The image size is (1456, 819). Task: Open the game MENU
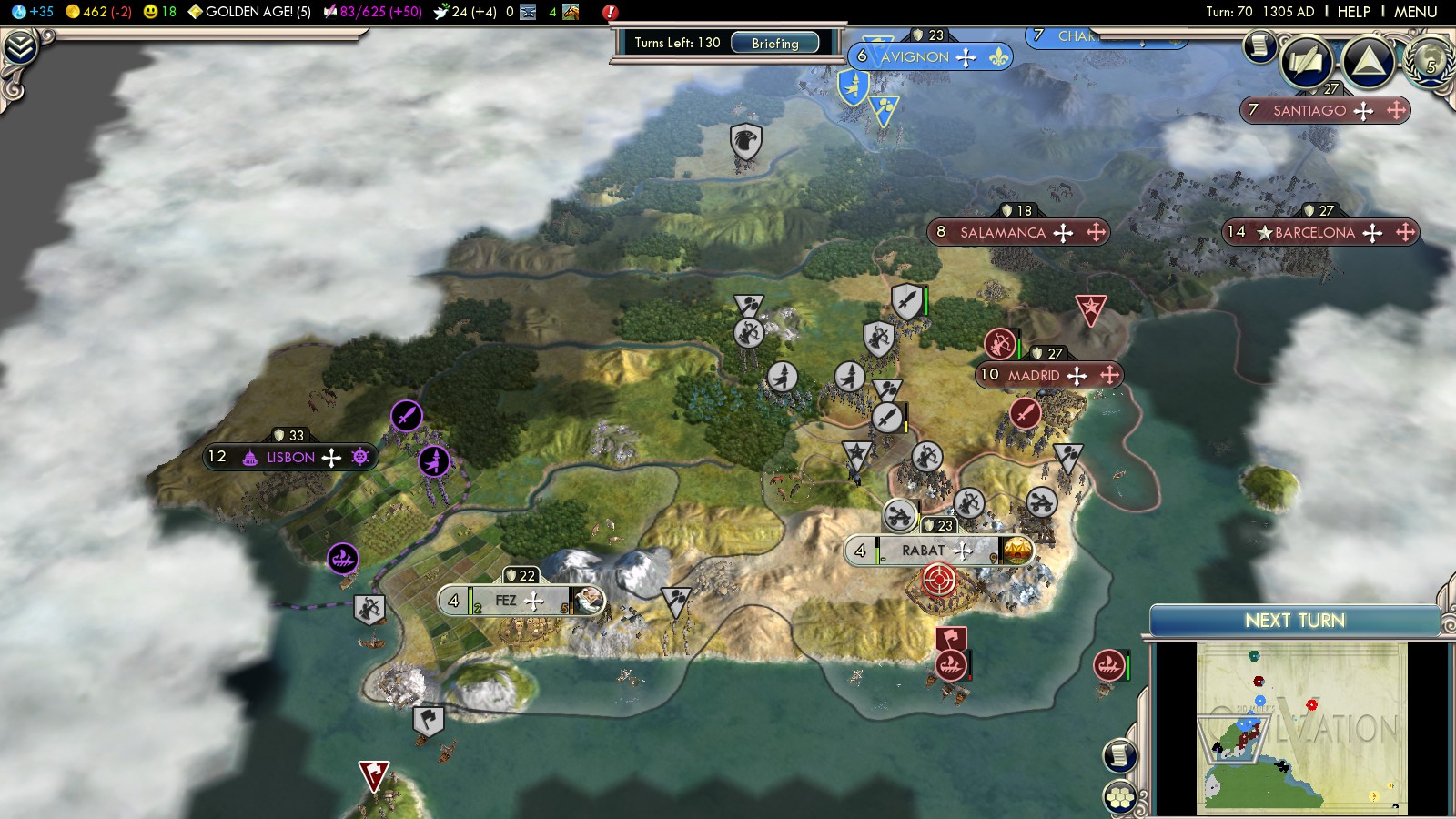pos(1415,12)
